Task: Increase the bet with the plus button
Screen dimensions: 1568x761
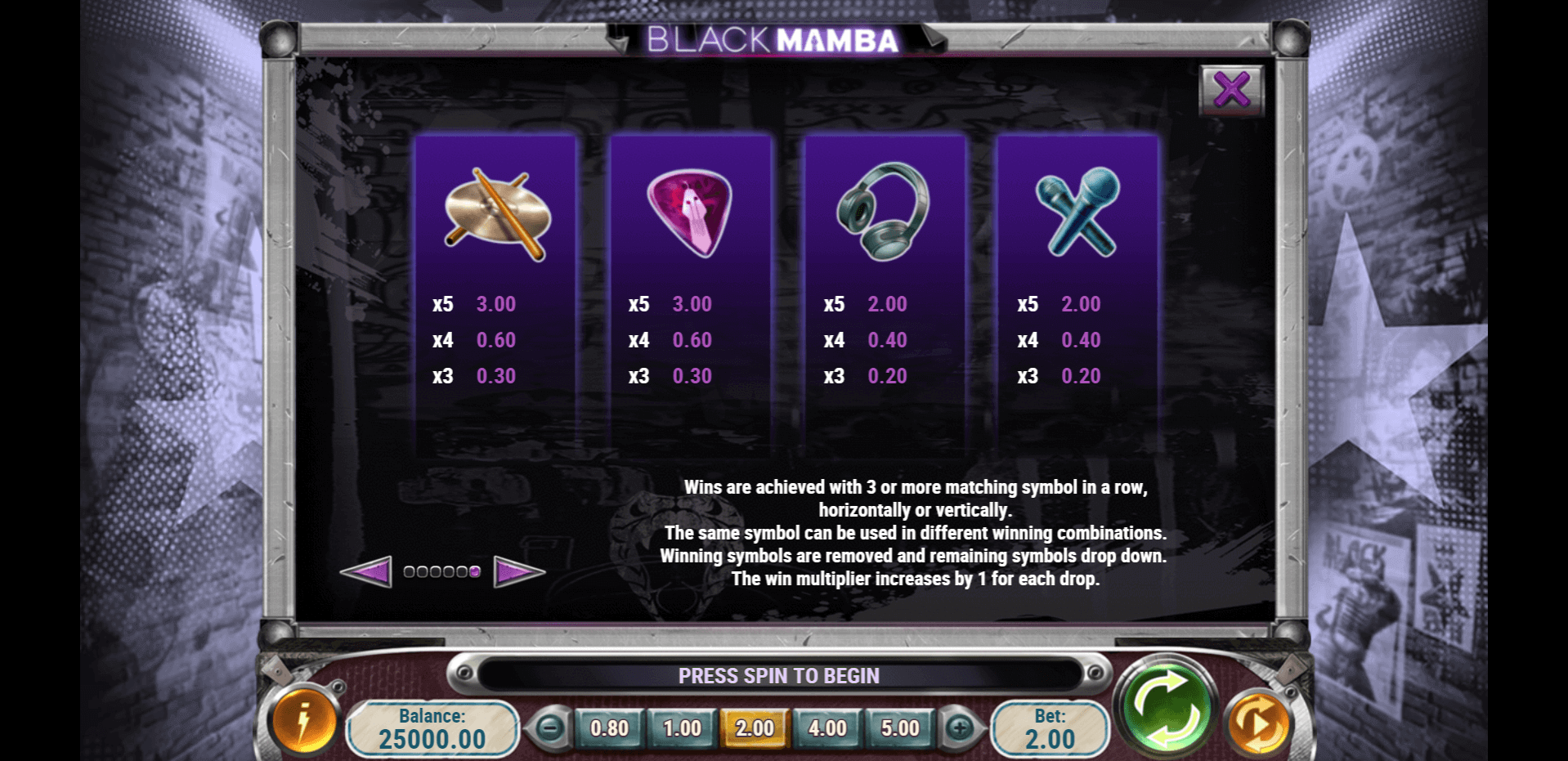Action: [960, 727]
